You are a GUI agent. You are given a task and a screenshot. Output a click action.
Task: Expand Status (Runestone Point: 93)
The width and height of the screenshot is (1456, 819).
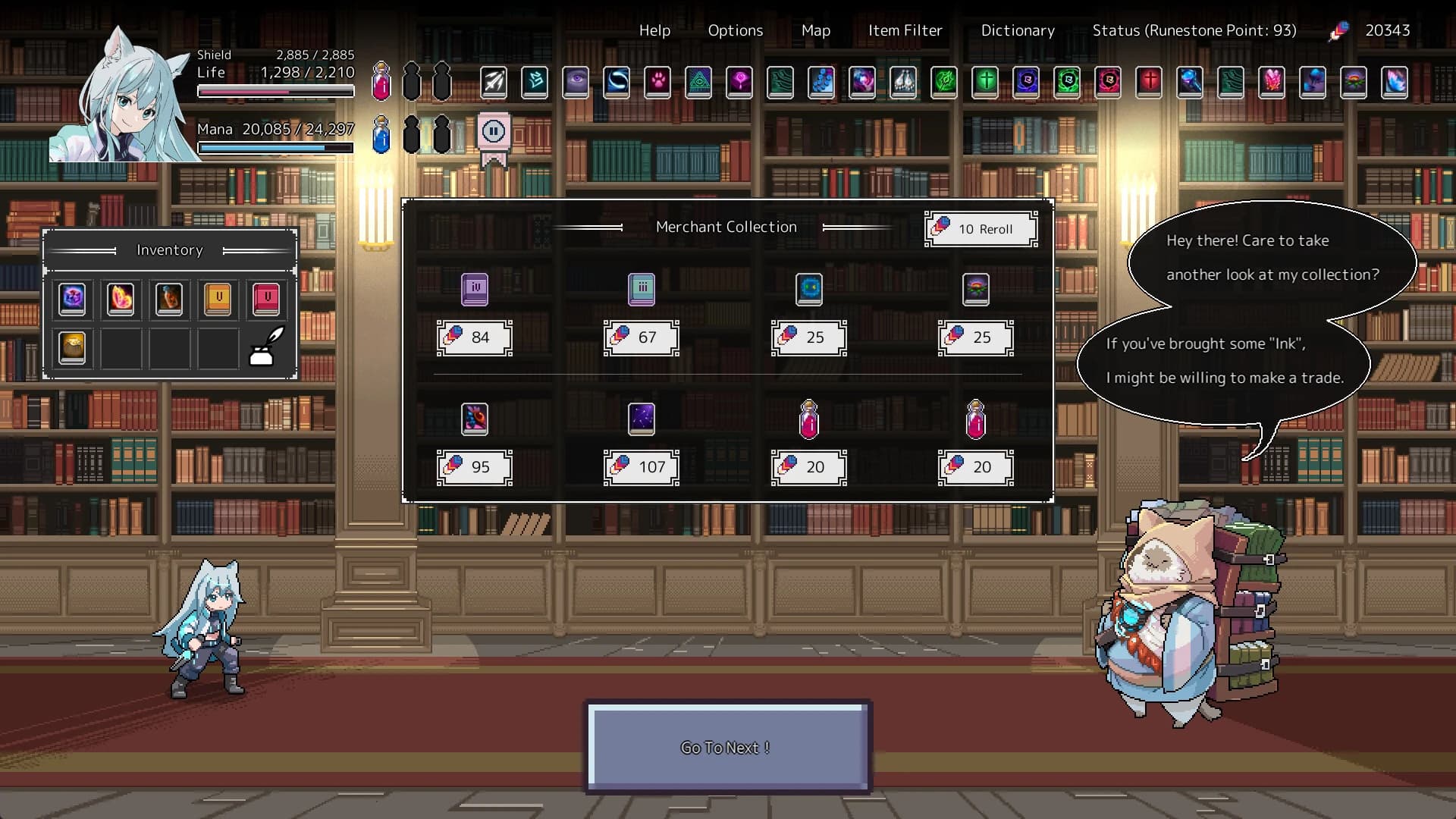pos(1194,30)
